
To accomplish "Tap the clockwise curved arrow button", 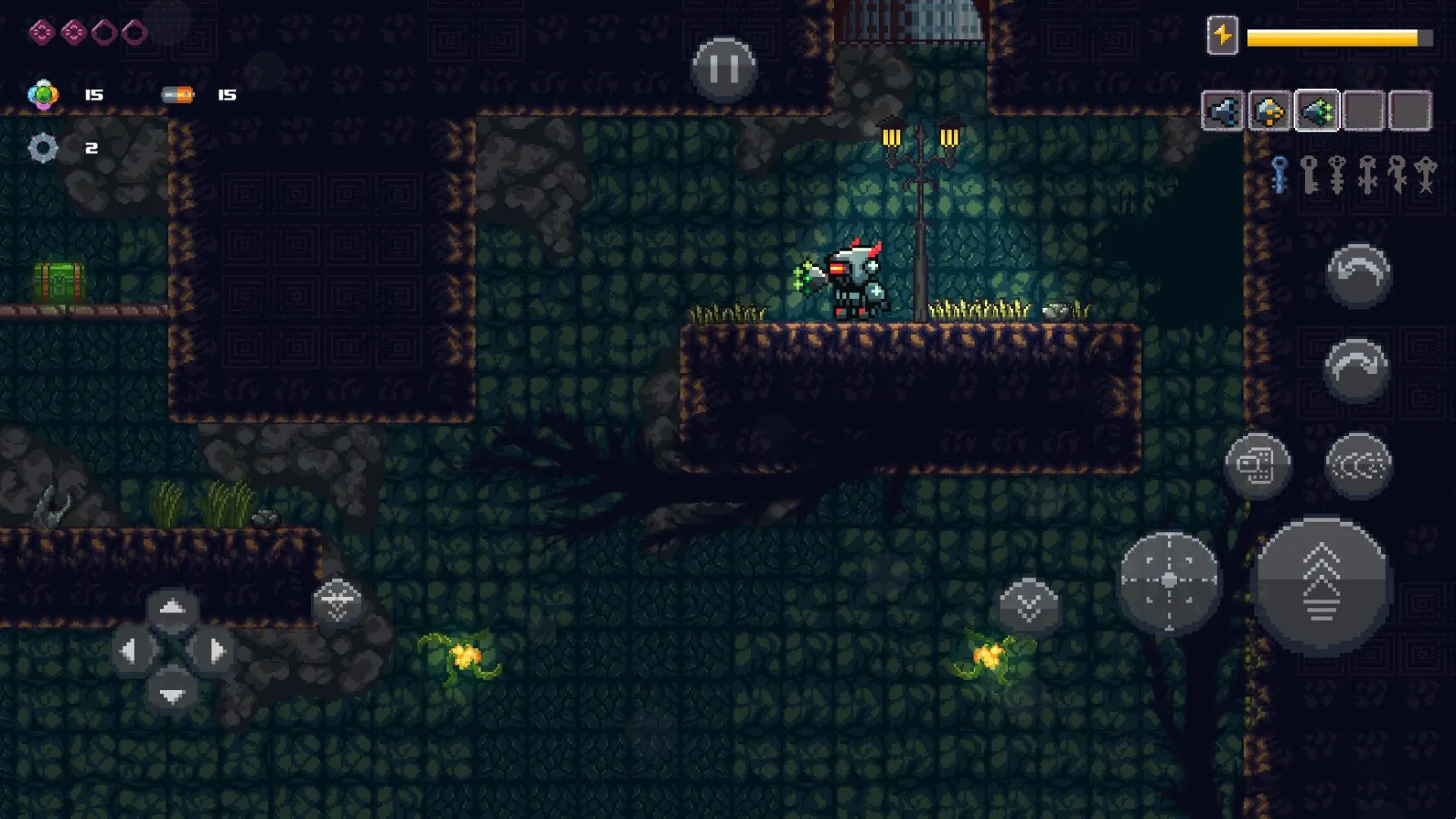I will [x=1356, y=369].
